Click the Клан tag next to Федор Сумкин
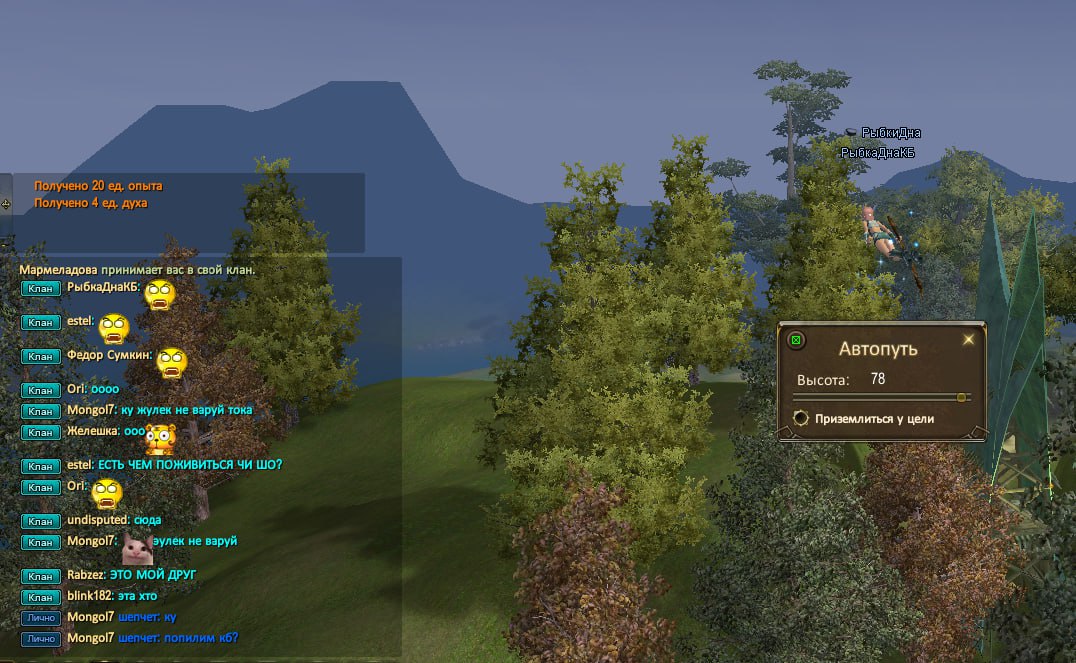 (x=40, y=356)
